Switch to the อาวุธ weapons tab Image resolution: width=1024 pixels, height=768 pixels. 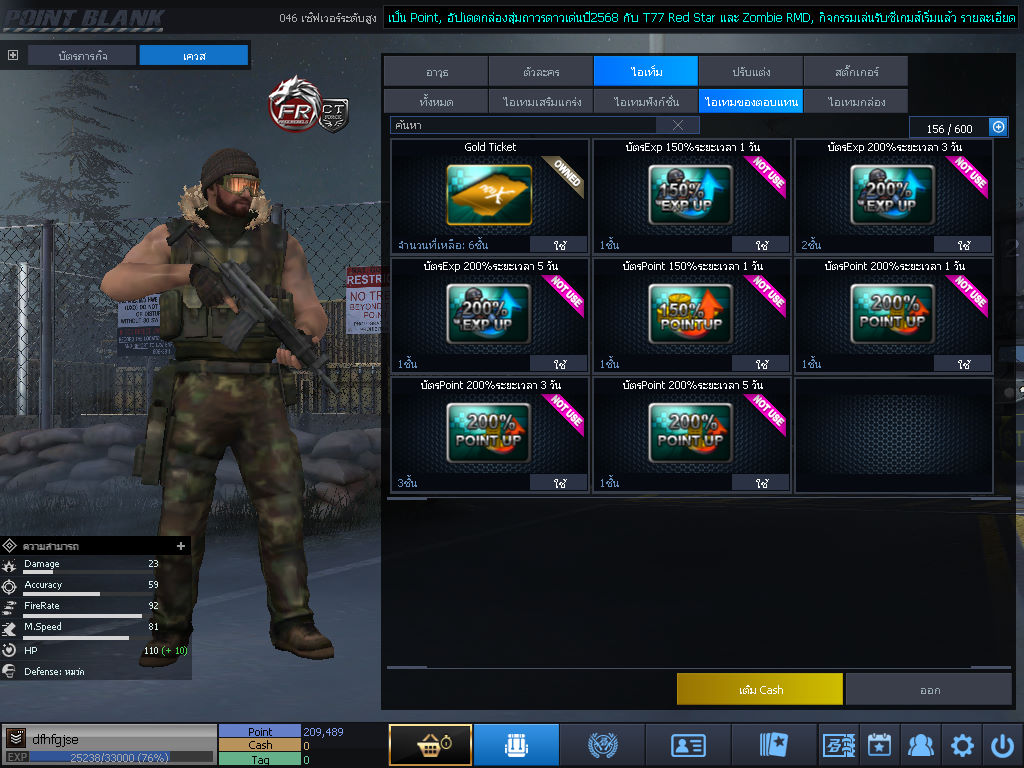pos(435,72)
